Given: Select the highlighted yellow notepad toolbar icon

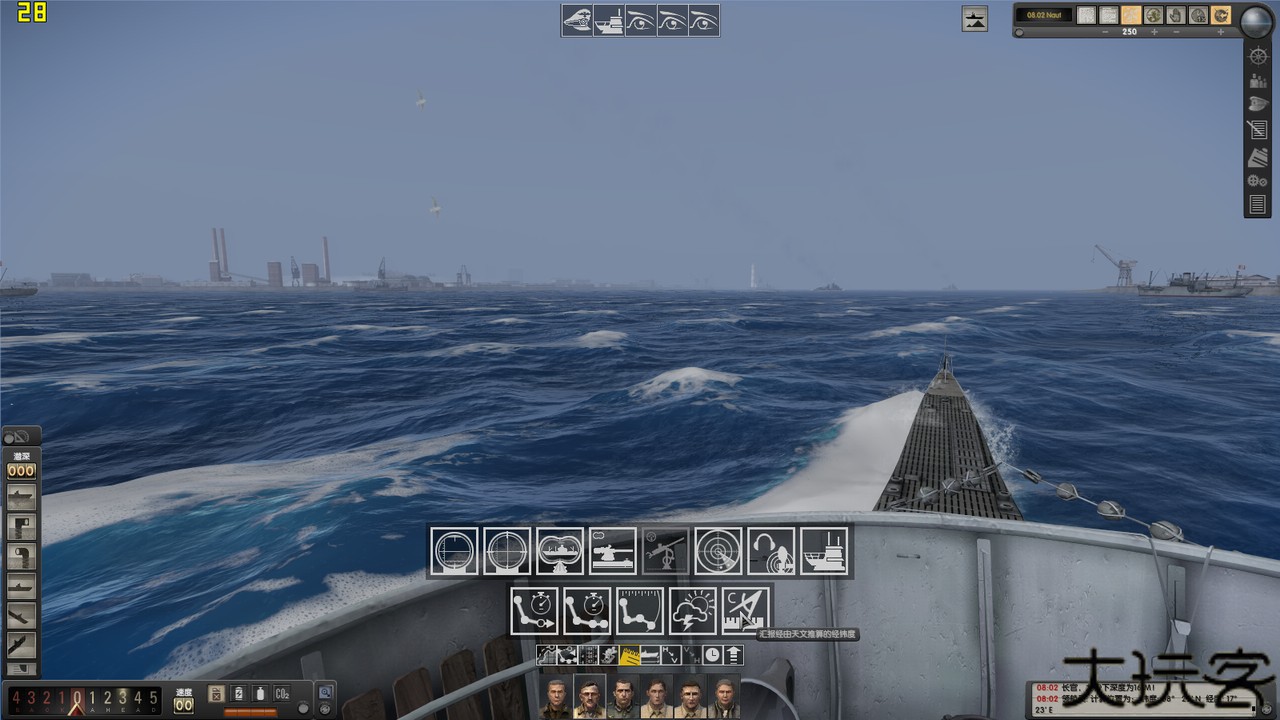Looking at the screenshot, I should 630,656.
